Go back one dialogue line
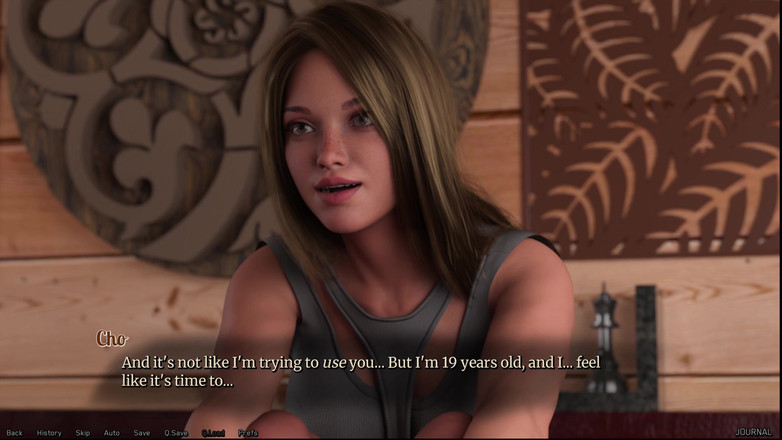782x440 pixels. (14, 433)
